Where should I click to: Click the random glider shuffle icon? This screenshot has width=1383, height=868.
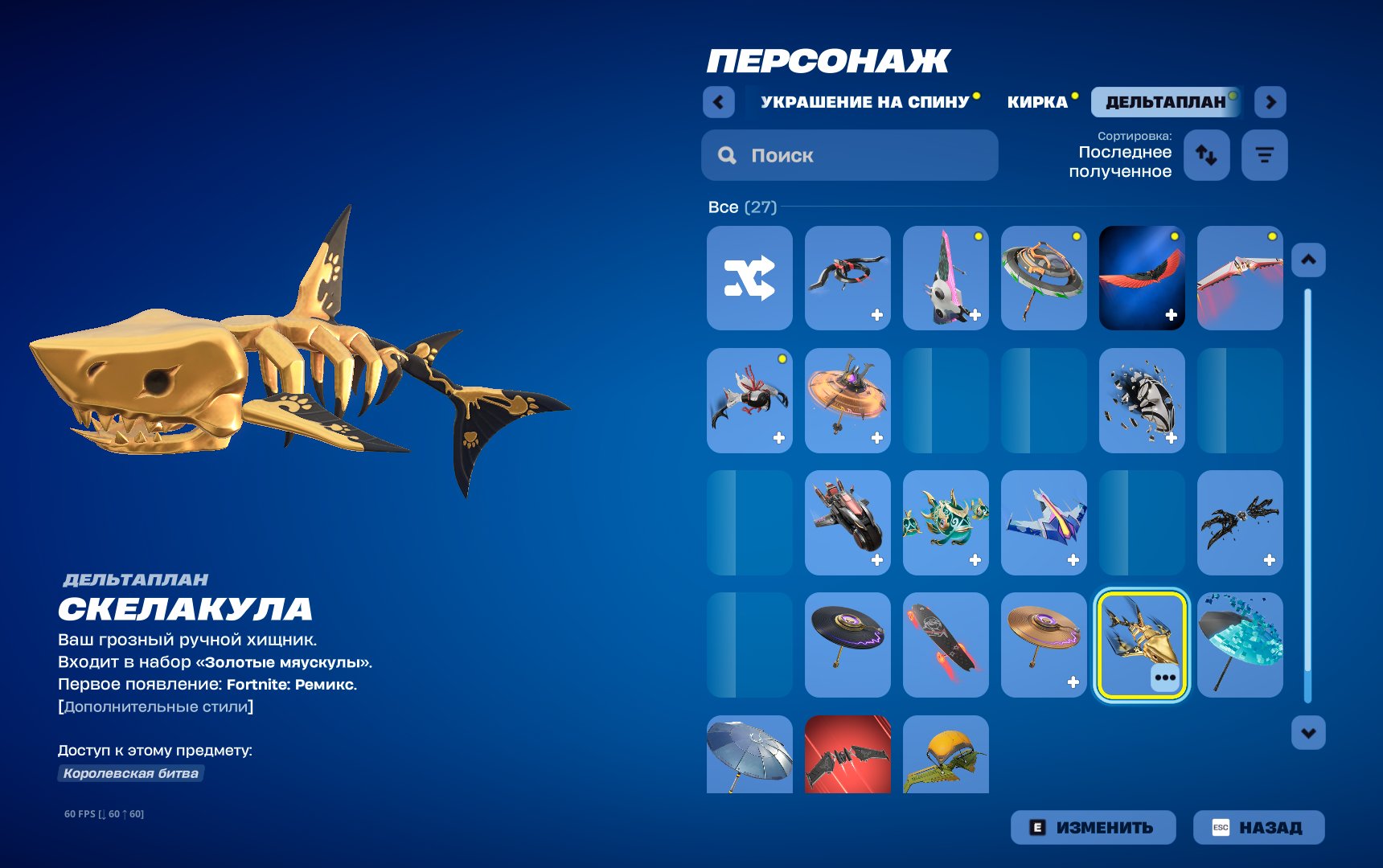click(x=749, y=277)
